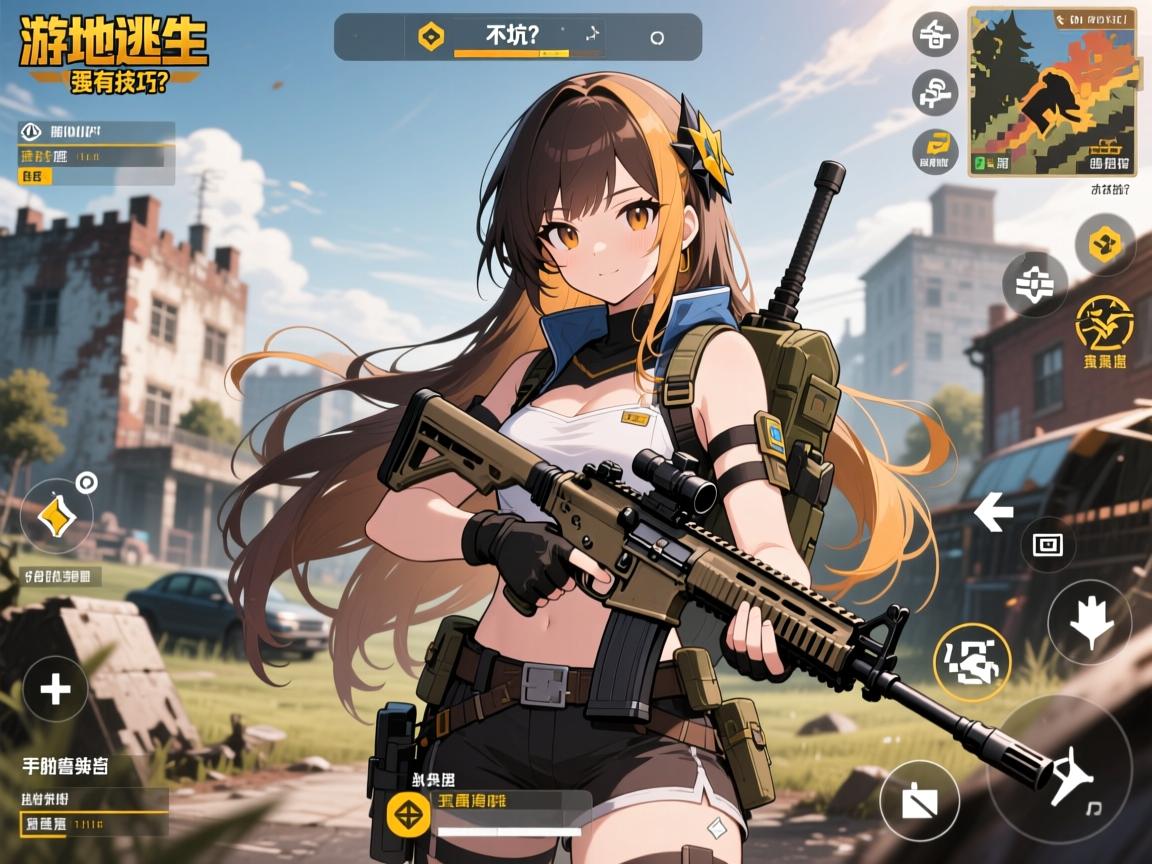Open the minimap in the corner
The image size is (1152, 864).
[x=1052, y=92]
